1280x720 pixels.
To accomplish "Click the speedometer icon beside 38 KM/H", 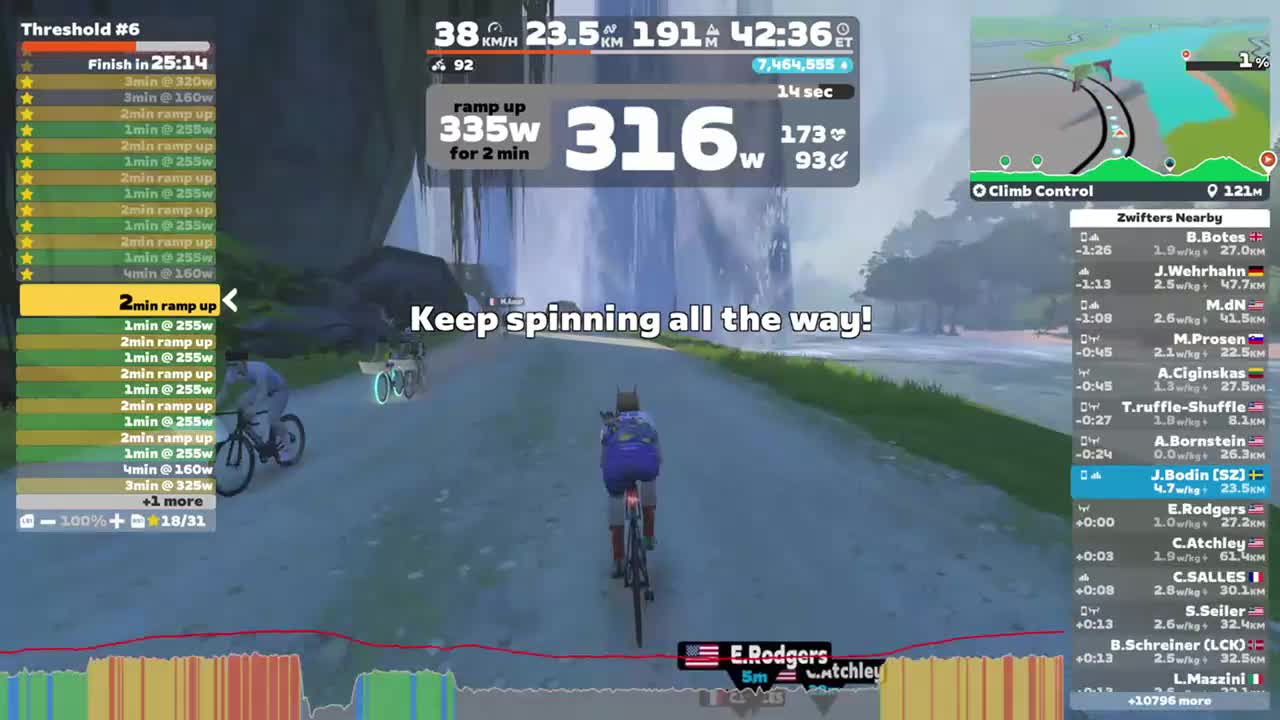I will [x=494, y=27].
